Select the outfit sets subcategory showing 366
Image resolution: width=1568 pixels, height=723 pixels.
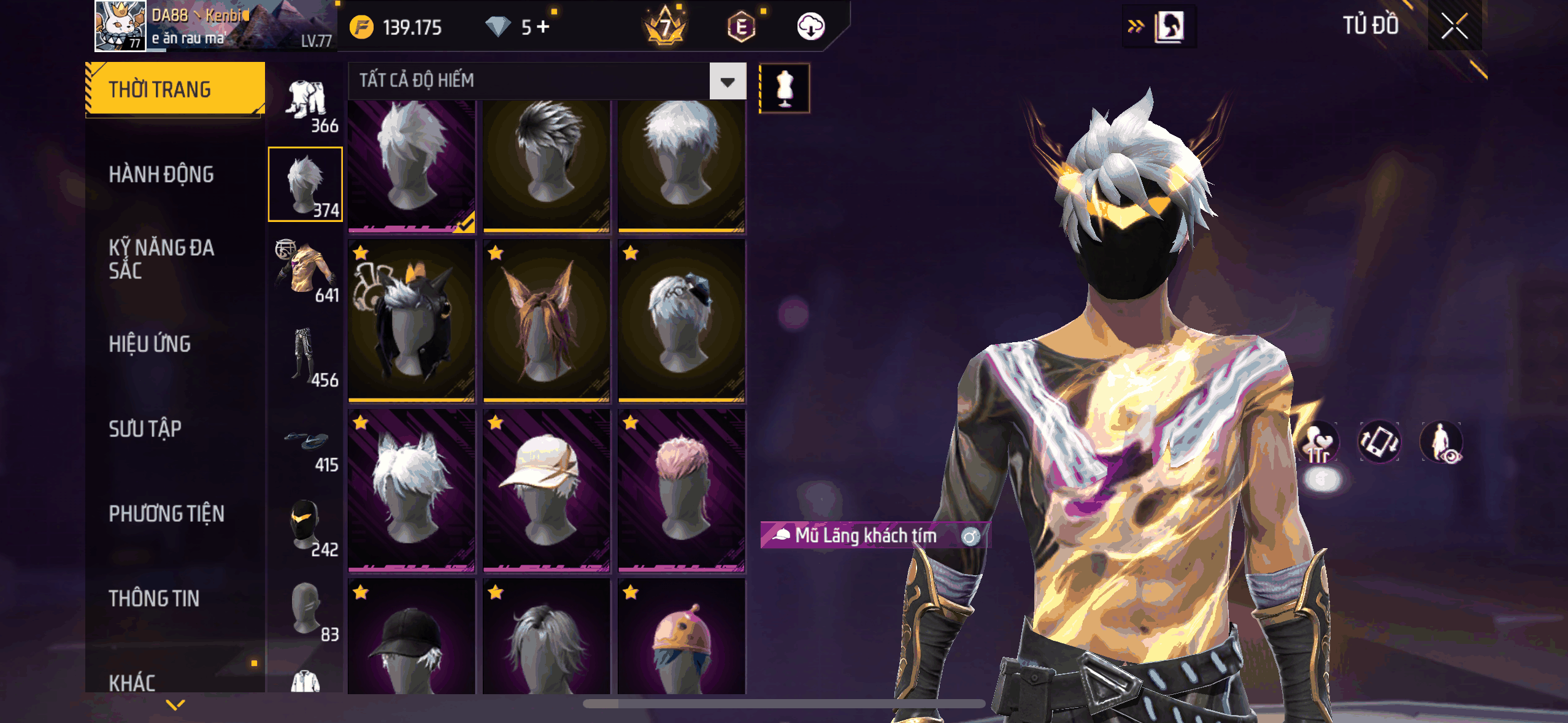coord(306,106)
